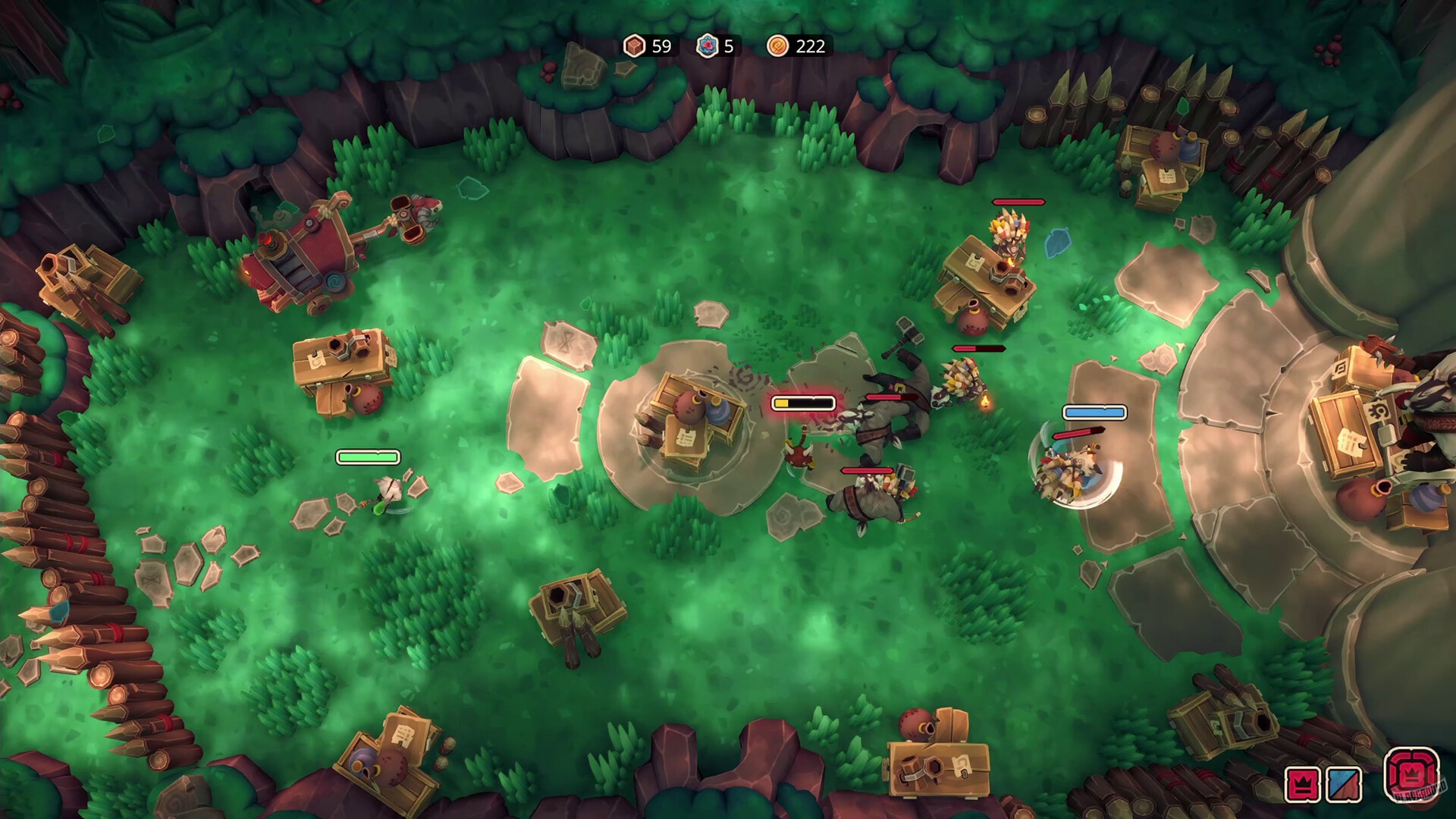Click the scroll icon on the central workbench
This screenshot has width=1456, height=819.
point(685,438)
